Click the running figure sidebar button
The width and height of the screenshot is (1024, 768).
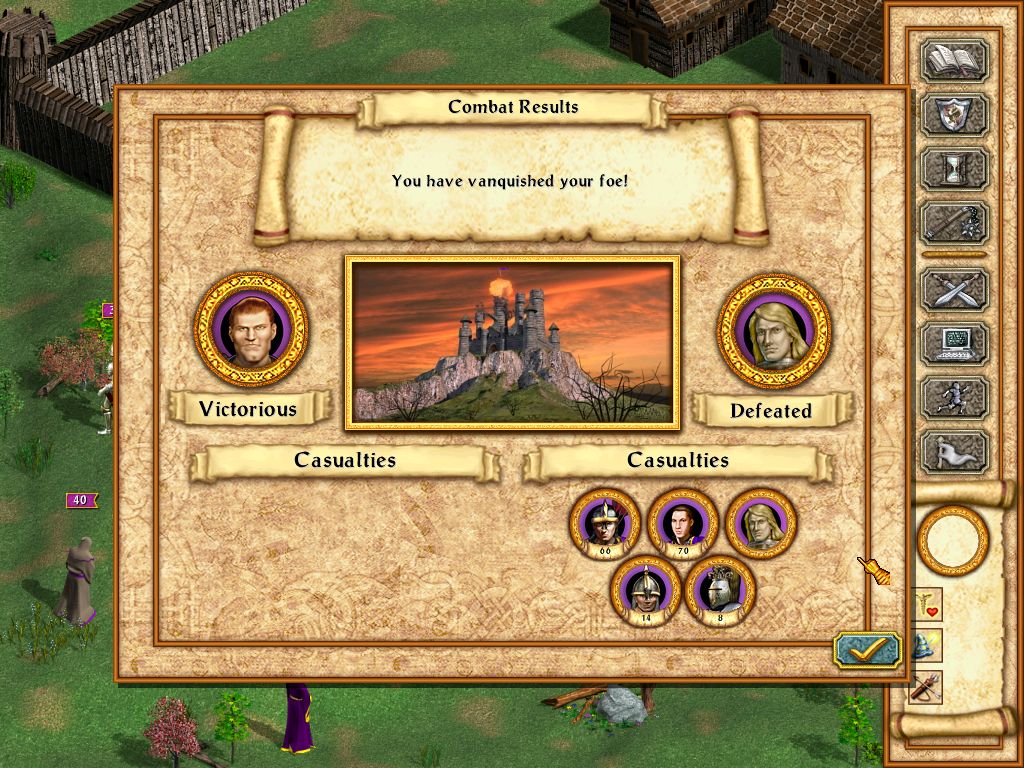(954, 397)
